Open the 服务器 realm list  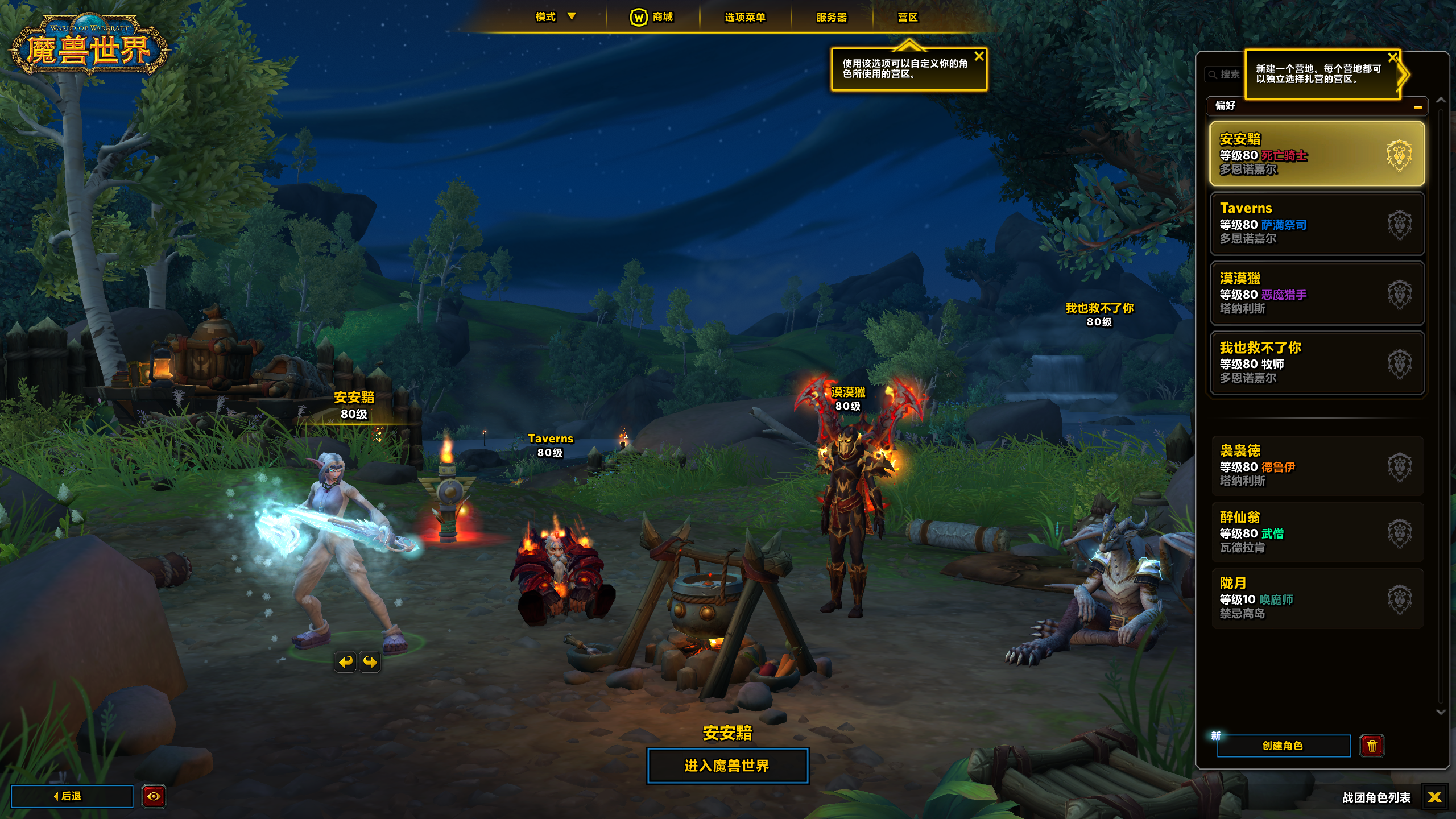[x=832, y=17]
